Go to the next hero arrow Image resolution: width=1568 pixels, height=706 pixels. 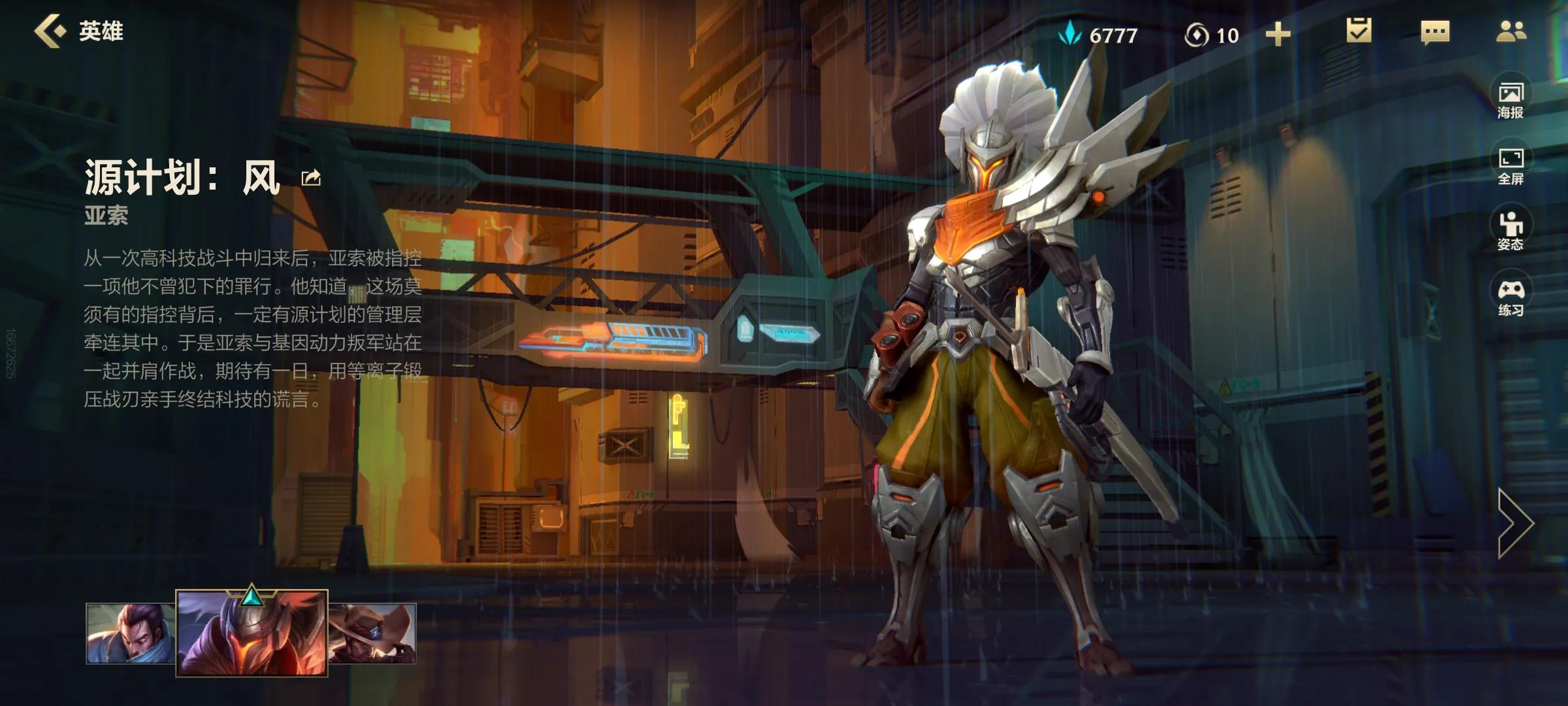click(1514, 523)
